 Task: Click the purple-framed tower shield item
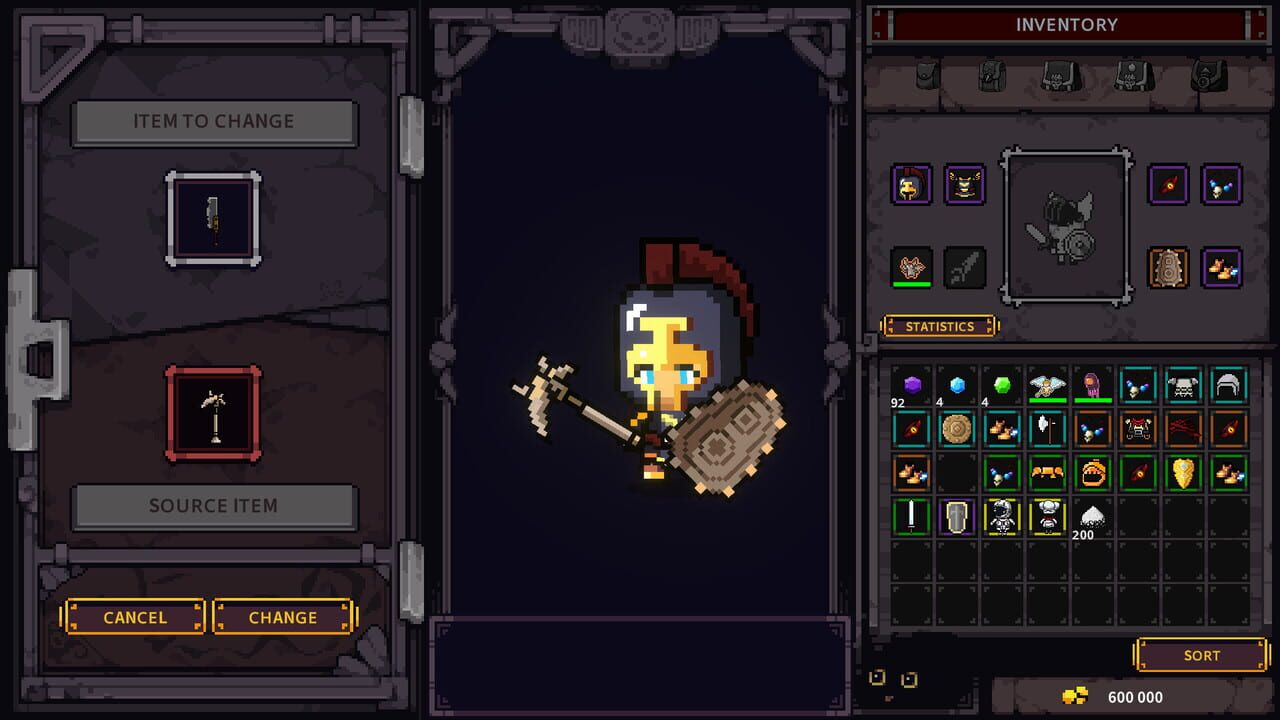point(955,517)
